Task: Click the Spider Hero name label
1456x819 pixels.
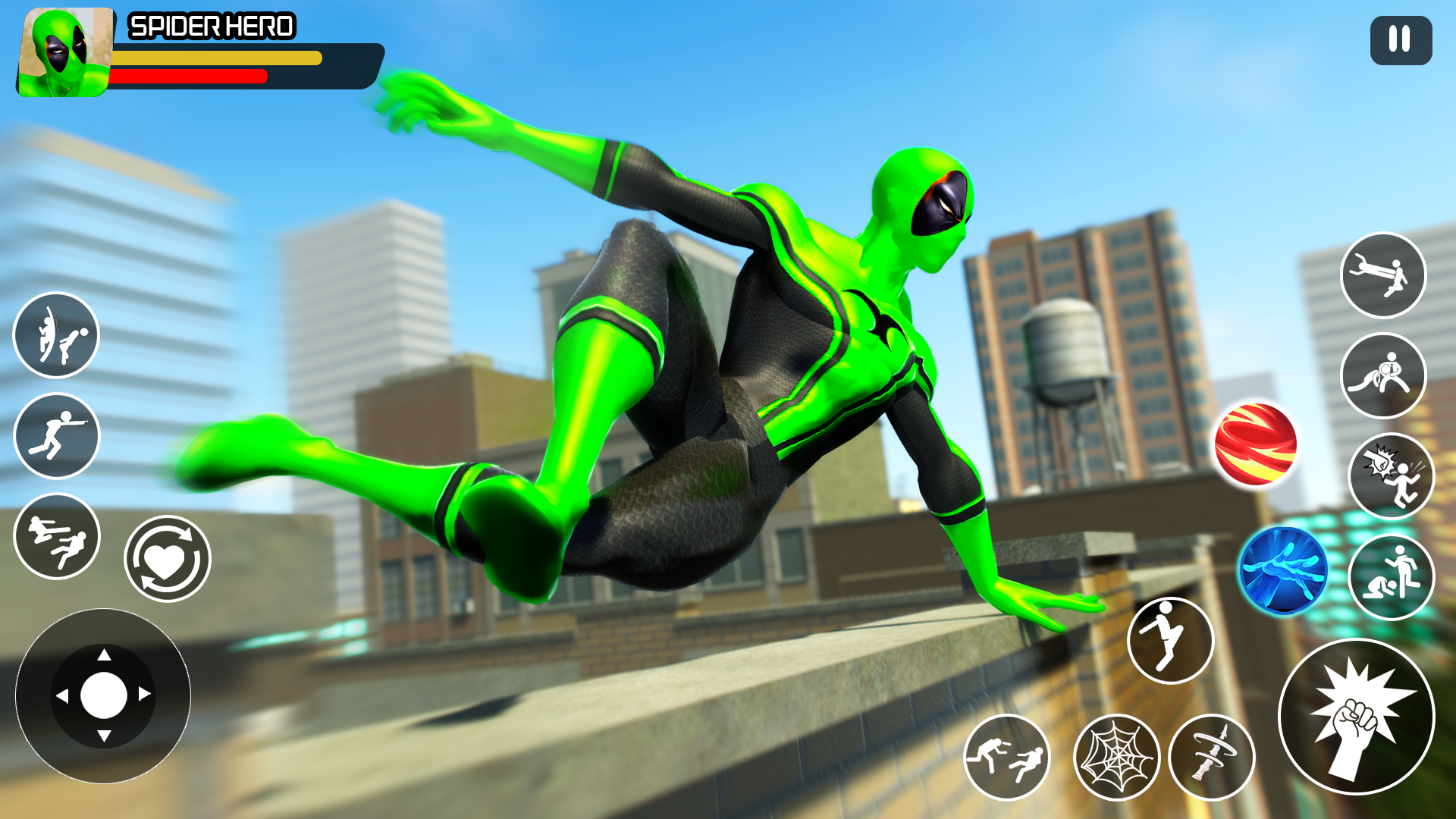Action: [211, 27]
